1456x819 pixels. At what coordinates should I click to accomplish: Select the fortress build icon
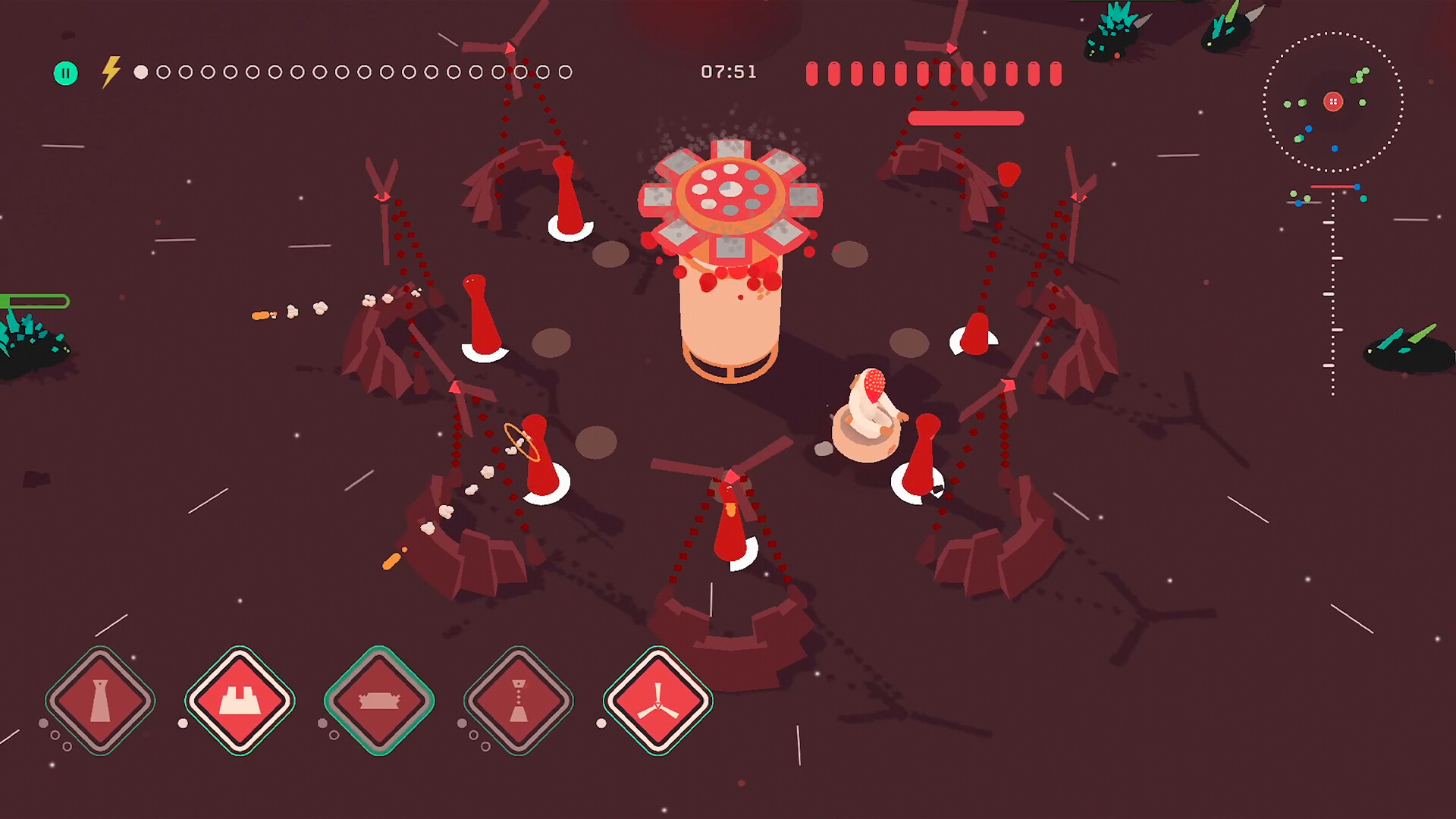tap(239, 701)
